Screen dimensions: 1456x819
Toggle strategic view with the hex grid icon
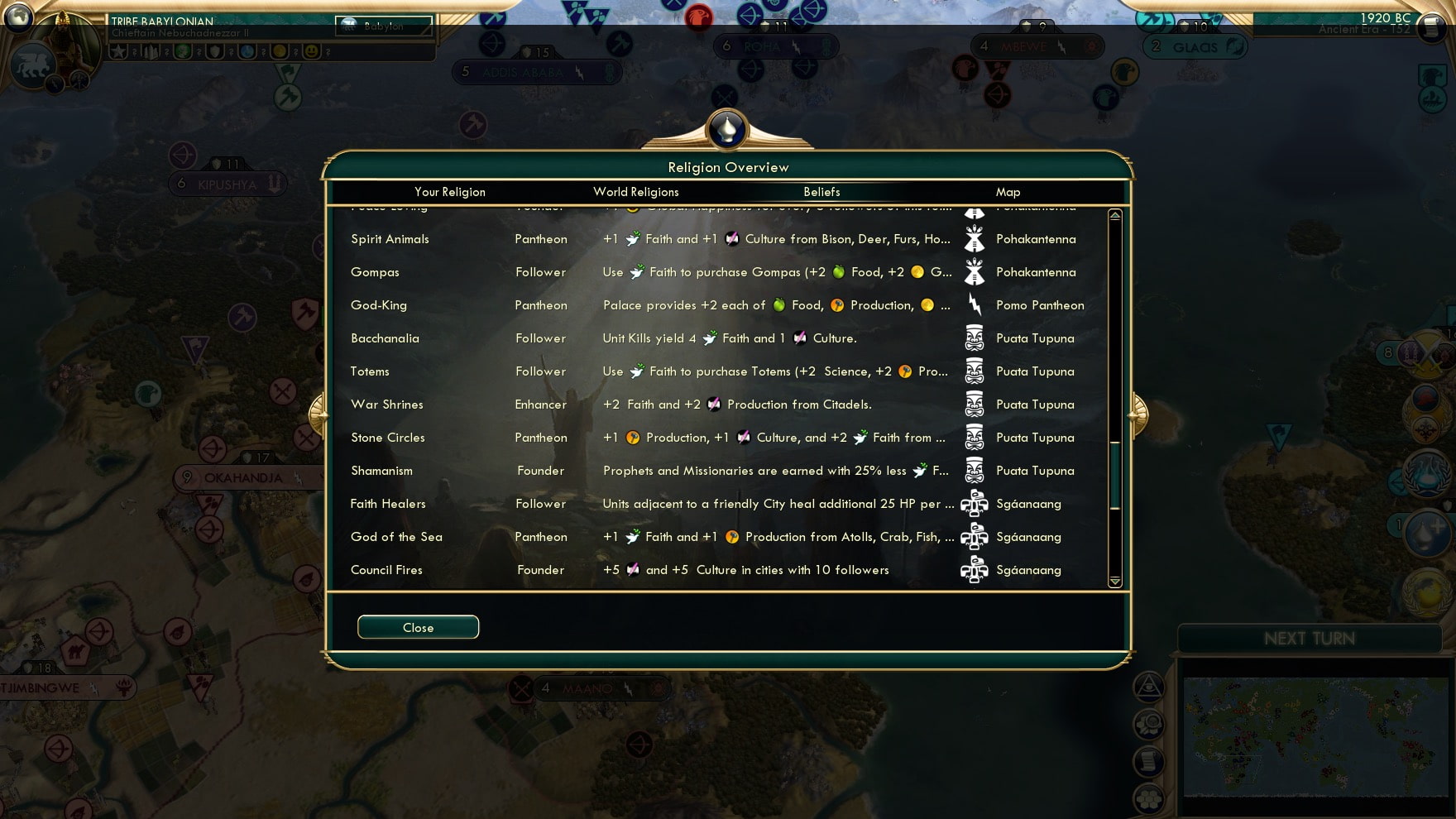pyautogui.click(x=1147, y=797)
